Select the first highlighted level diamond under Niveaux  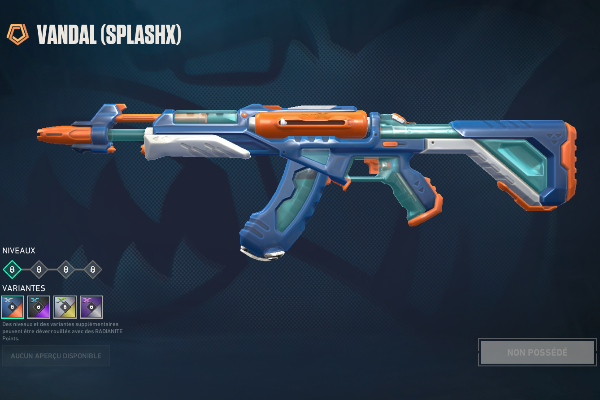pyautogui.click(x=12, y=268)
